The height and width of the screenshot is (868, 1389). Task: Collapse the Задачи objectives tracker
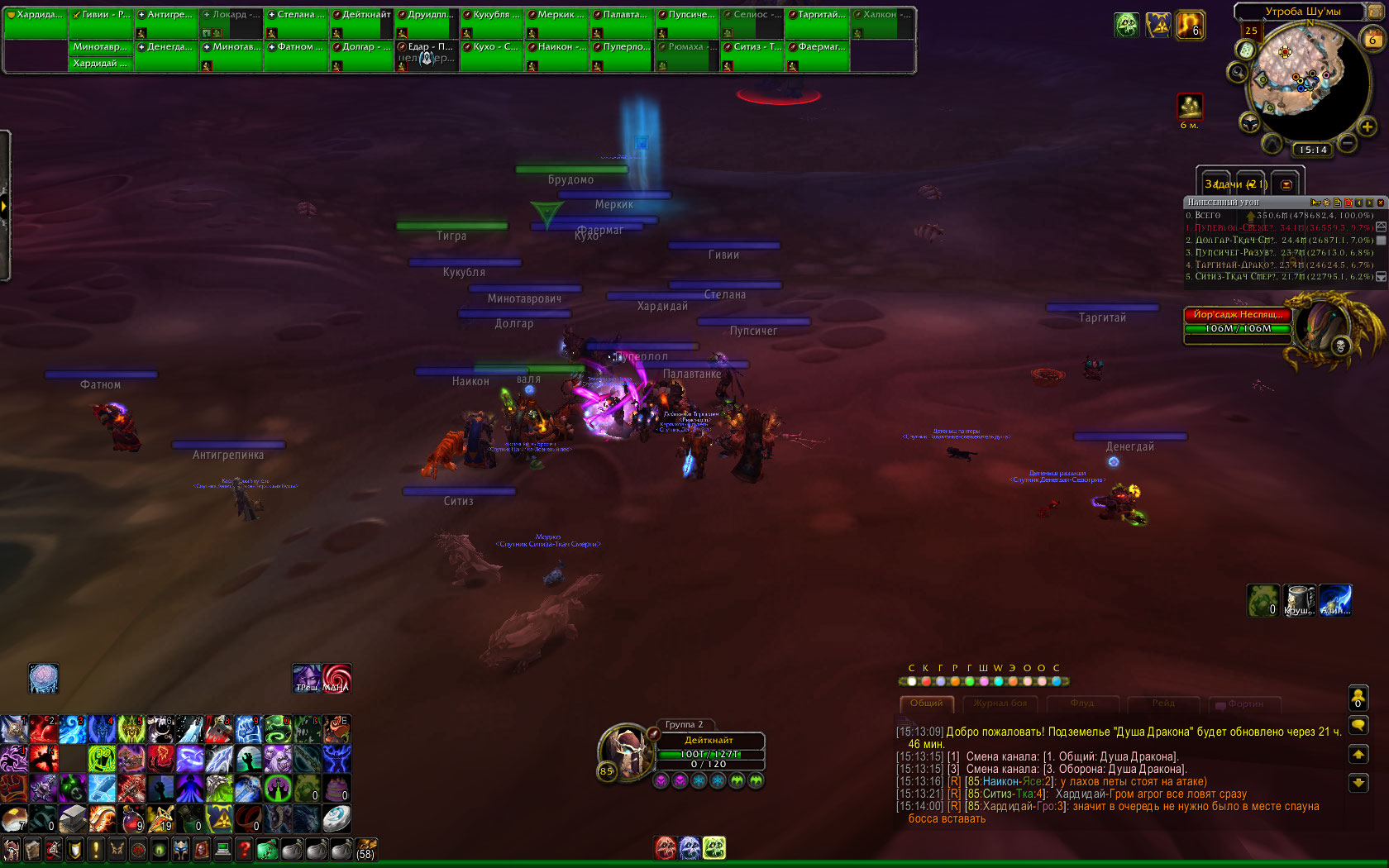tap(1286, 184)
